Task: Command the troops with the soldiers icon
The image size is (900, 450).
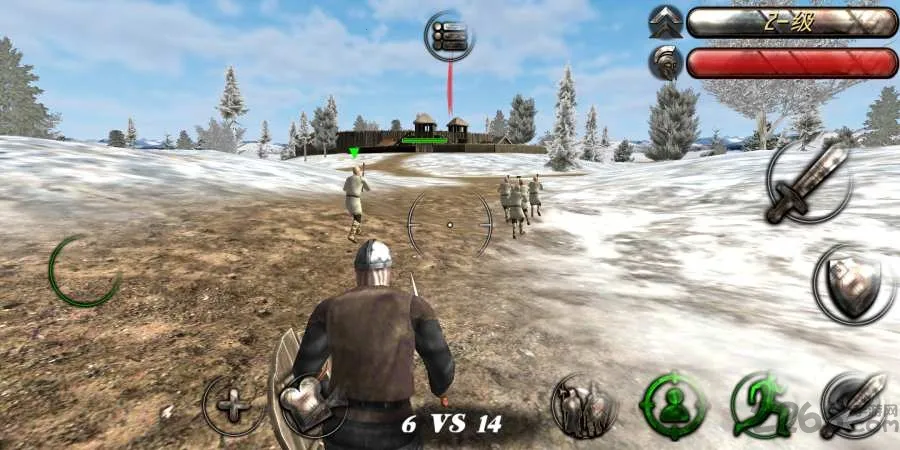Action: click(585, 405)
